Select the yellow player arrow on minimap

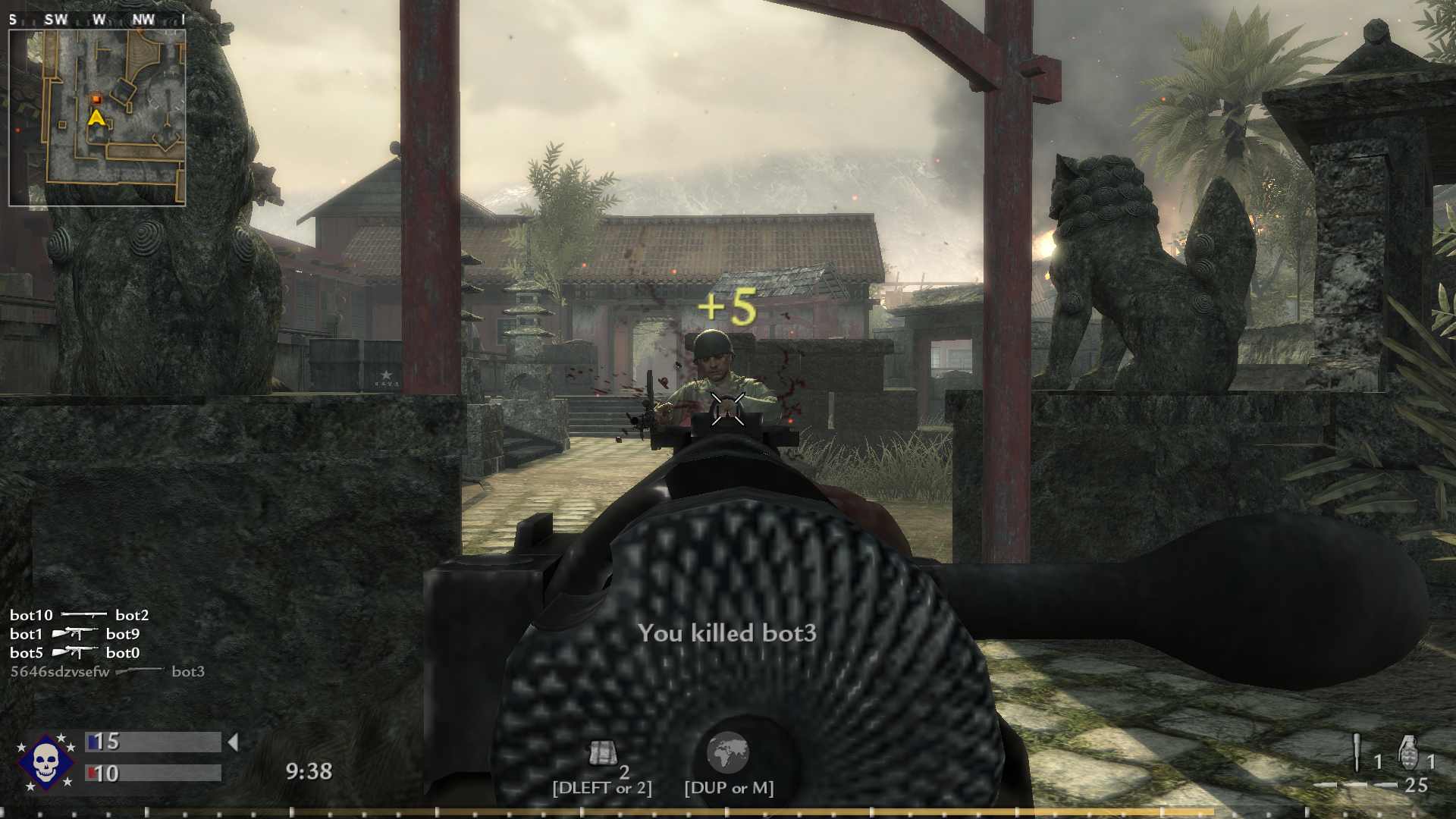tap(96, 118)
